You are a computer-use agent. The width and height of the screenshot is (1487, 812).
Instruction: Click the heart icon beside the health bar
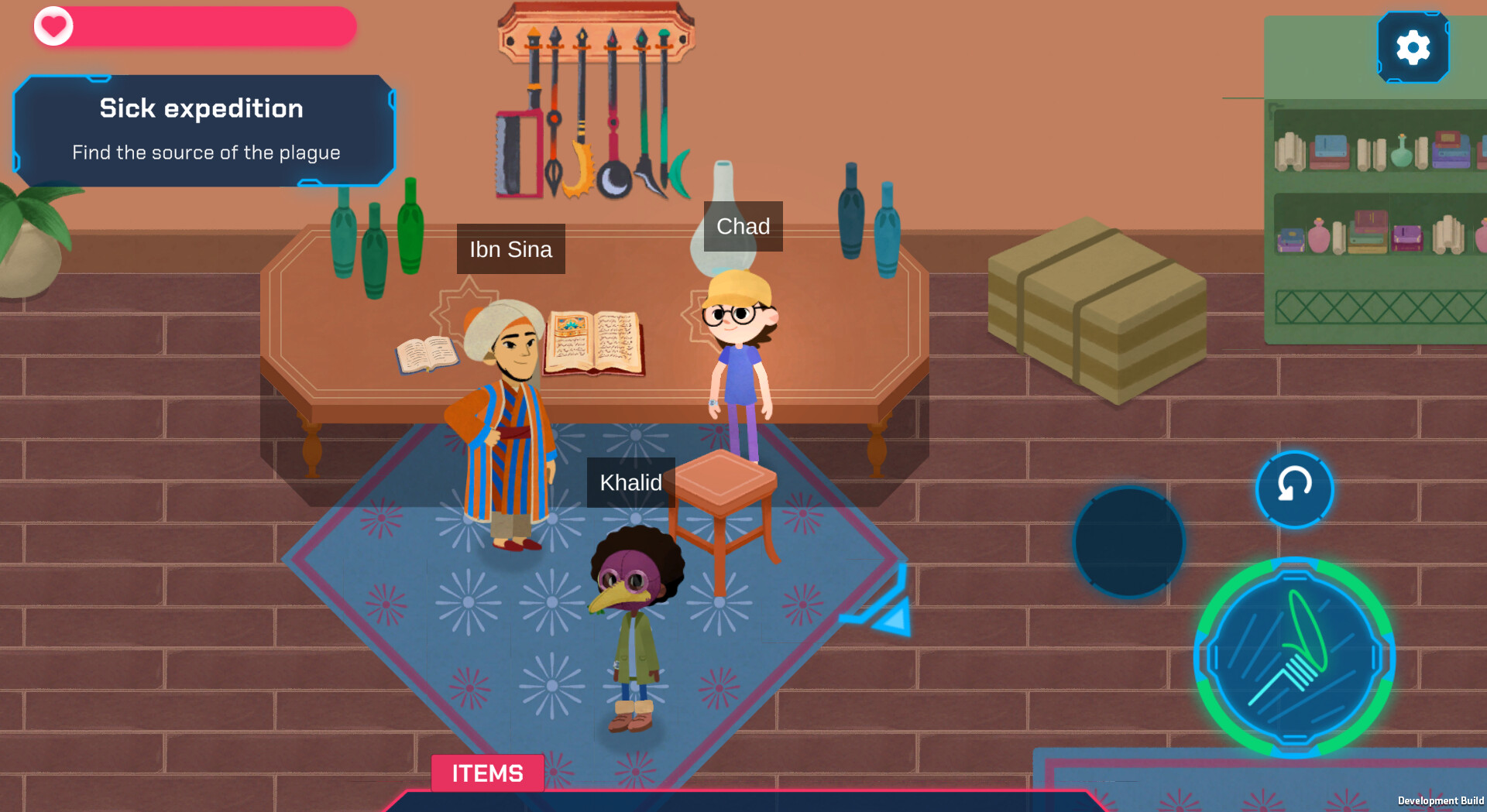(x=53, y=26)
